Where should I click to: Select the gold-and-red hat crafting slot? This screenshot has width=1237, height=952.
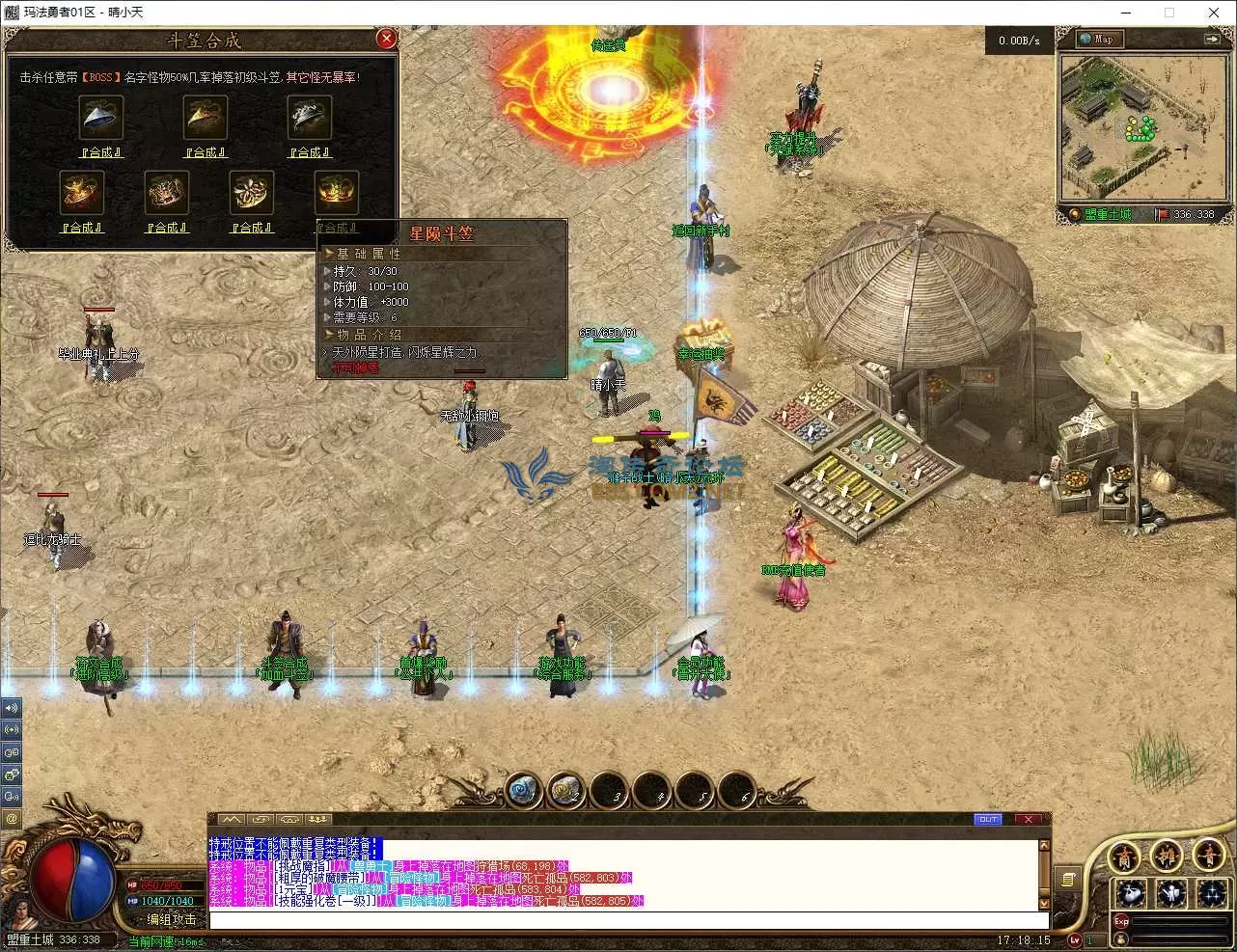click(81, 192)
